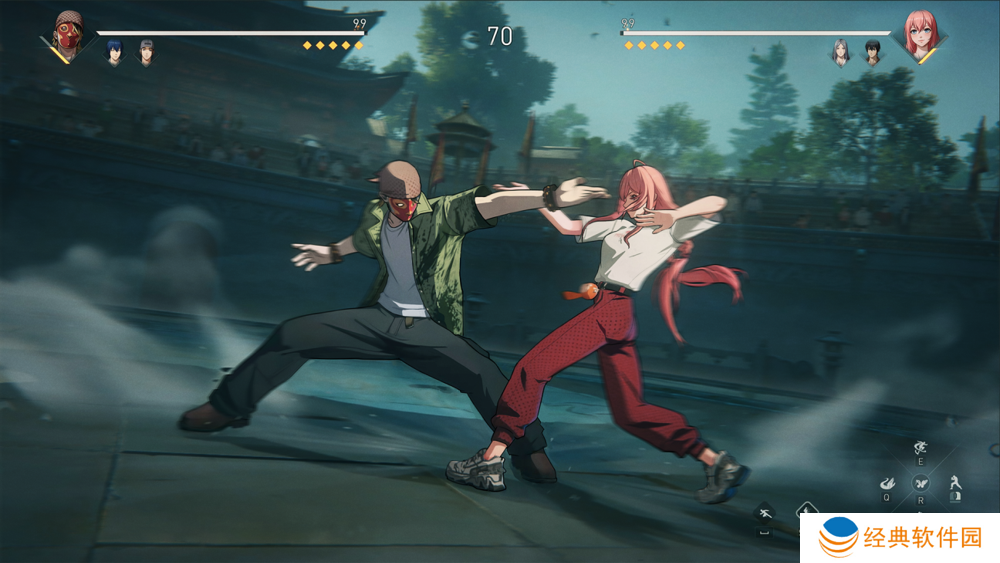Activate the dragon skill icon above E
Viewport: 1000px width, 563px height.
[920, 449]
